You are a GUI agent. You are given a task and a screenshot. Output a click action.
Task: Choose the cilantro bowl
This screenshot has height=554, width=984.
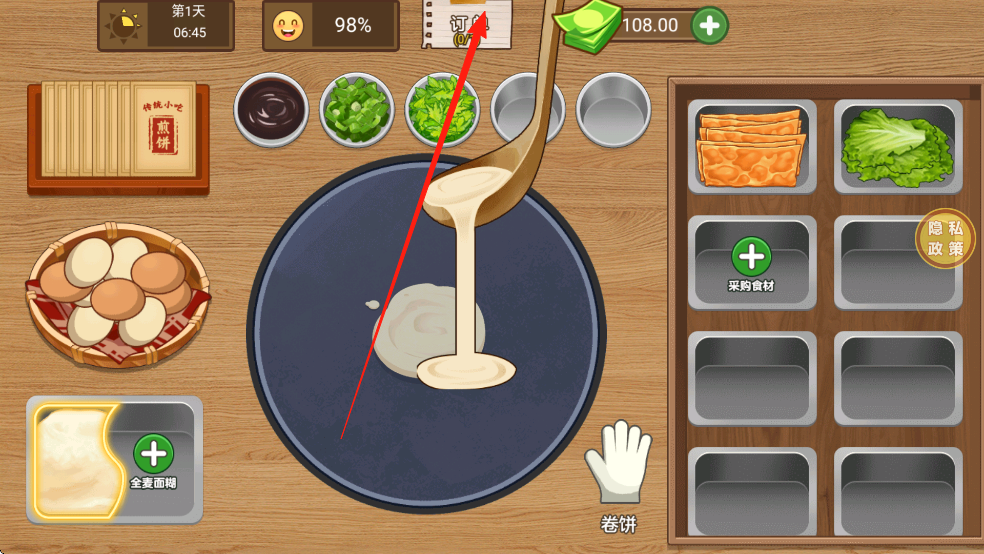(x=442, y=110)
